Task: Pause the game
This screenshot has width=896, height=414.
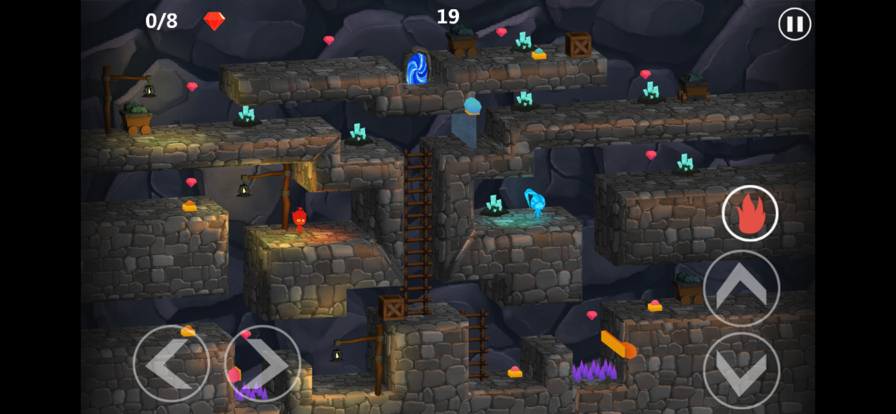Action: [794, 24]
